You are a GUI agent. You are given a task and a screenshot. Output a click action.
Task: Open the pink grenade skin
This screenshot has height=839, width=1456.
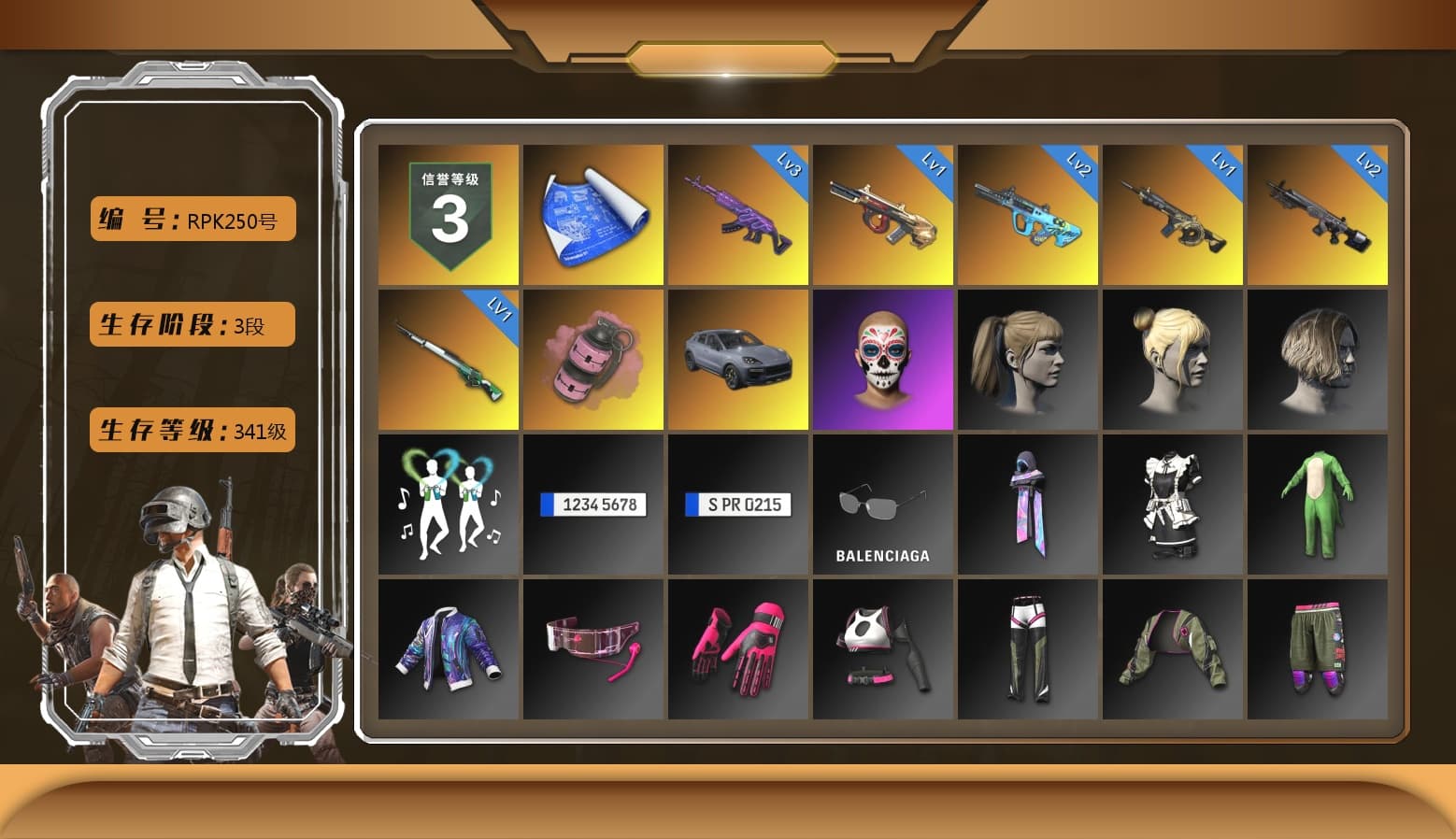(592, 358)
